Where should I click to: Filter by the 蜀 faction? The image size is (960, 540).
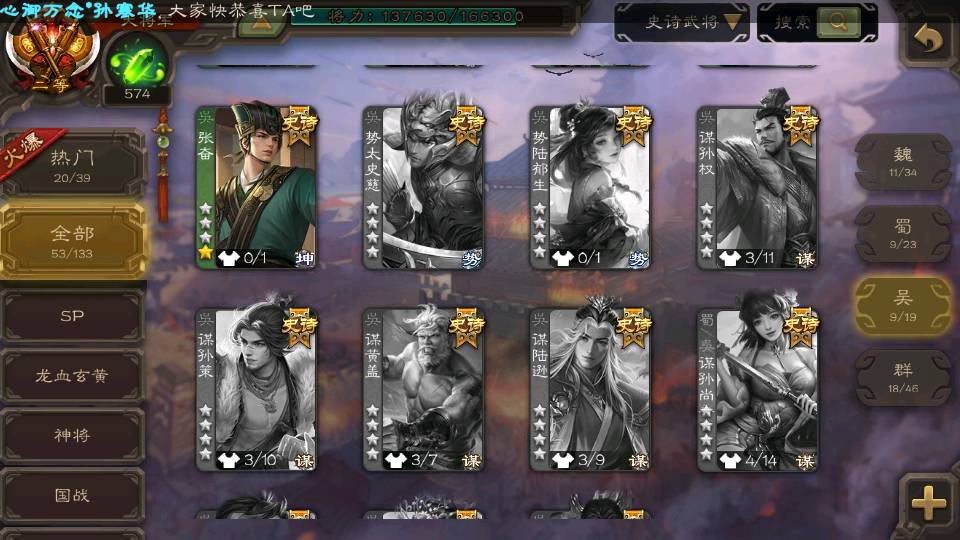click(x=903, y=233)
